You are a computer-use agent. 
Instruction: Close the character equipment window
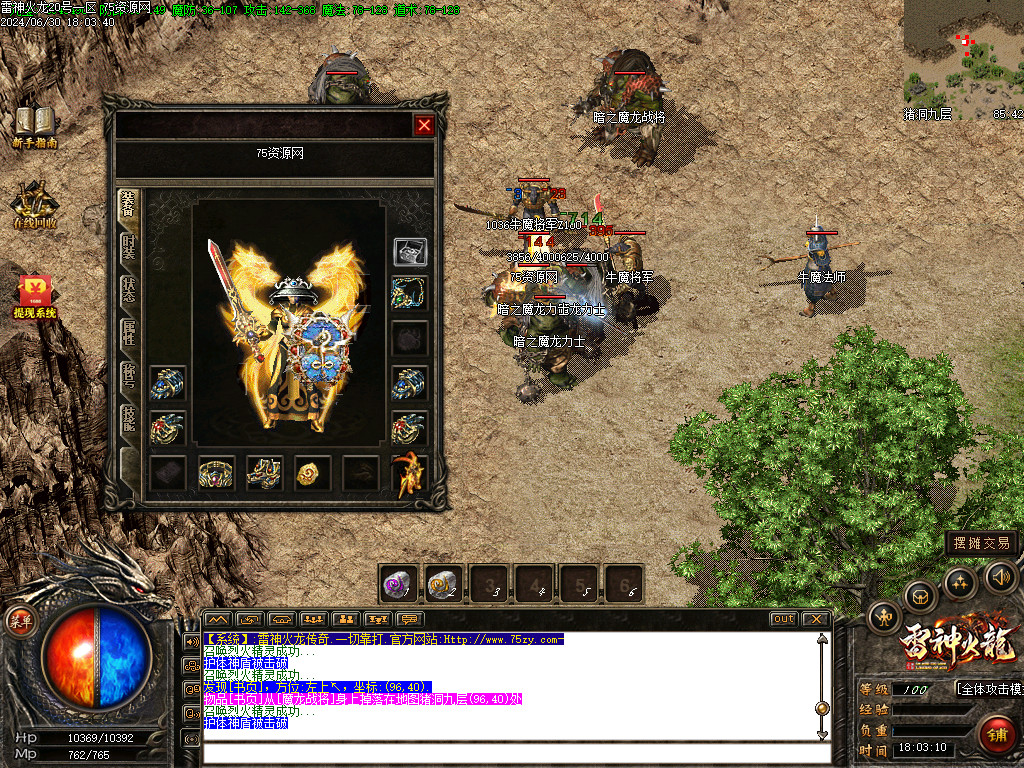click(424, 125)
